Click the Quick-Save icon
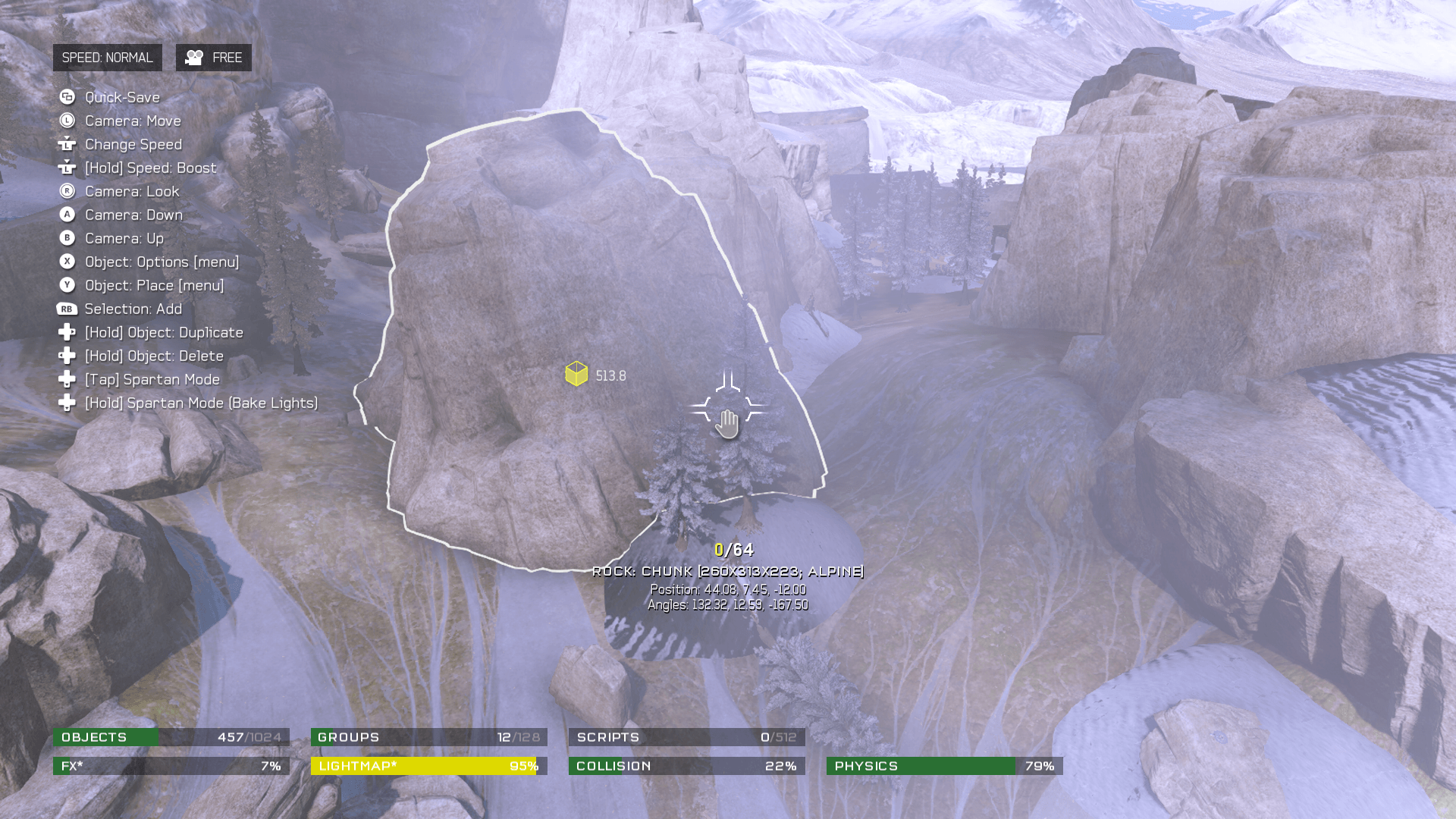Viewport: 1456px width, 819px height. tap(67, 97)
